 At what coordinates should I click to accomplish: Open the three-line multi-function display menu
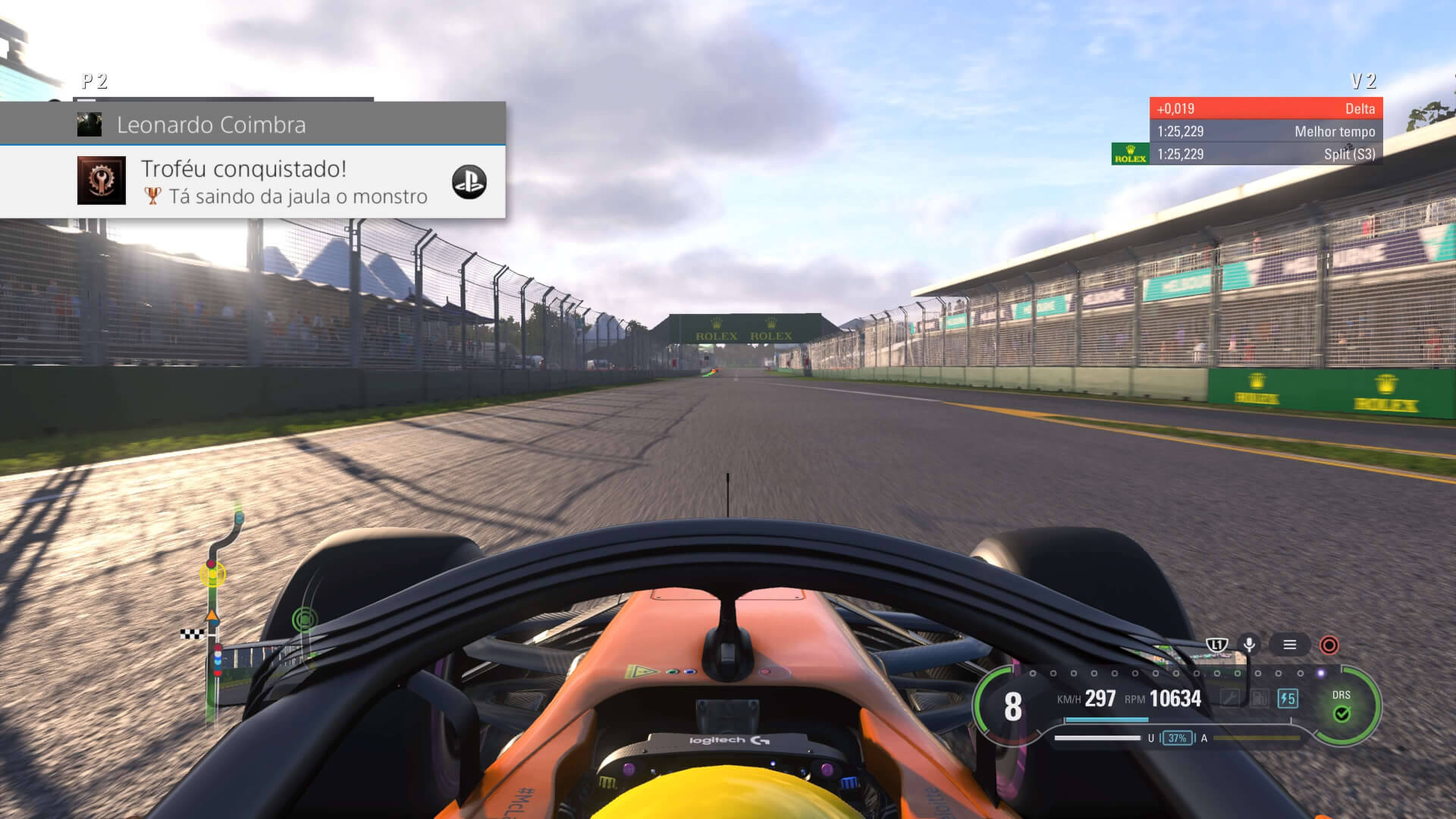pos(1289,645)
